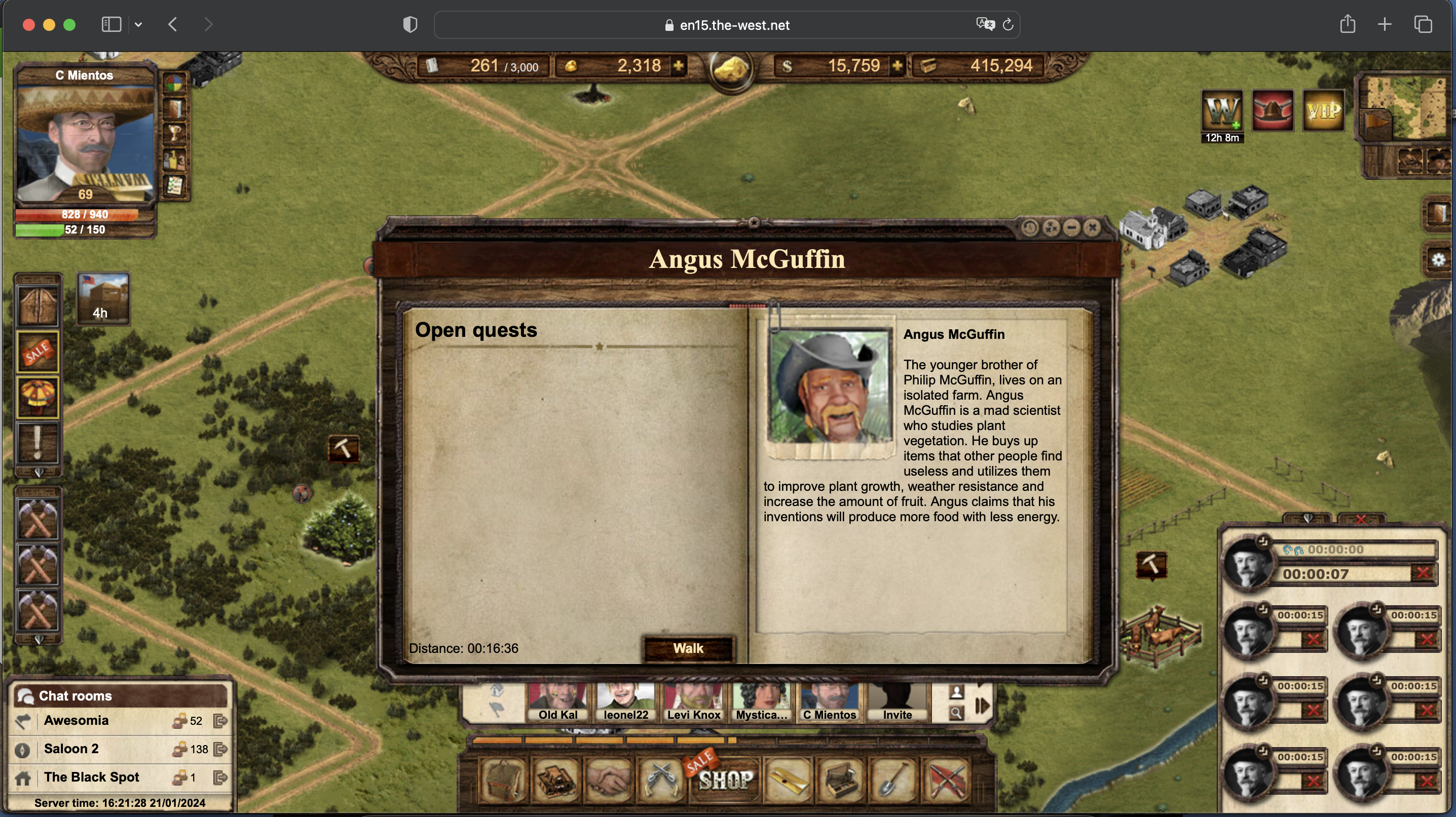The image size is (1456, 817).
Task: Open the fort battle 4h notification
Action: (103, 299)
